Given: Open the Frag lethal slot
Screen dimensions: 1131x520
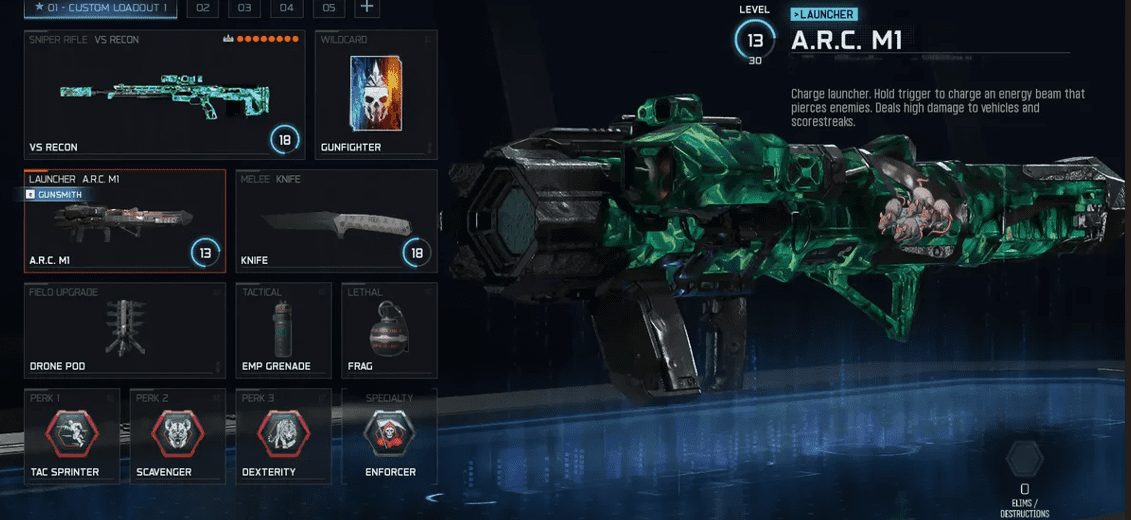Looking at the screenshot, I should click(389, 329).
